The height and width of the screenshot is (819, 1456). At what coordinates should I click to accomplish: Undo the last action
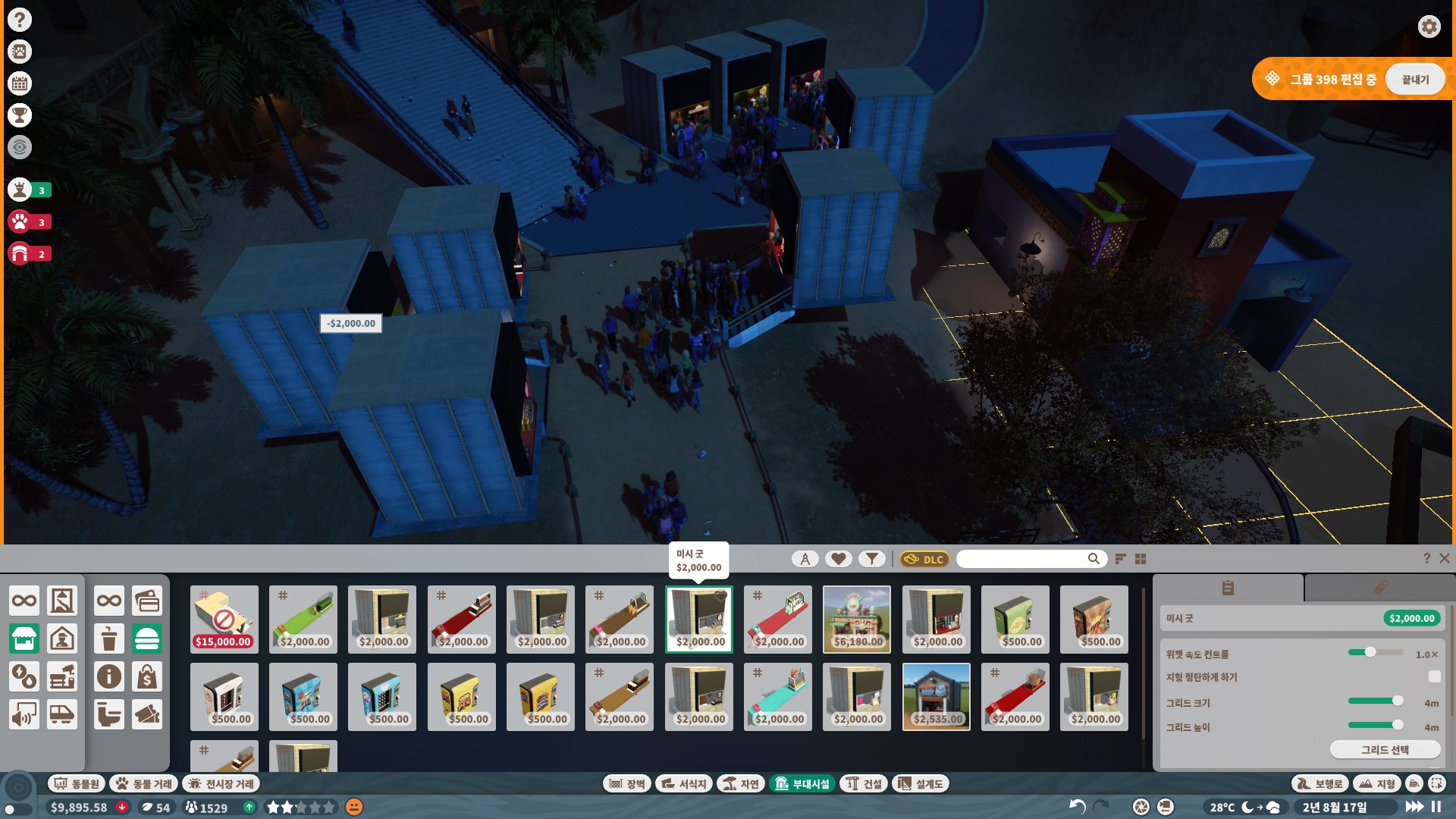tap(1077, 807)
